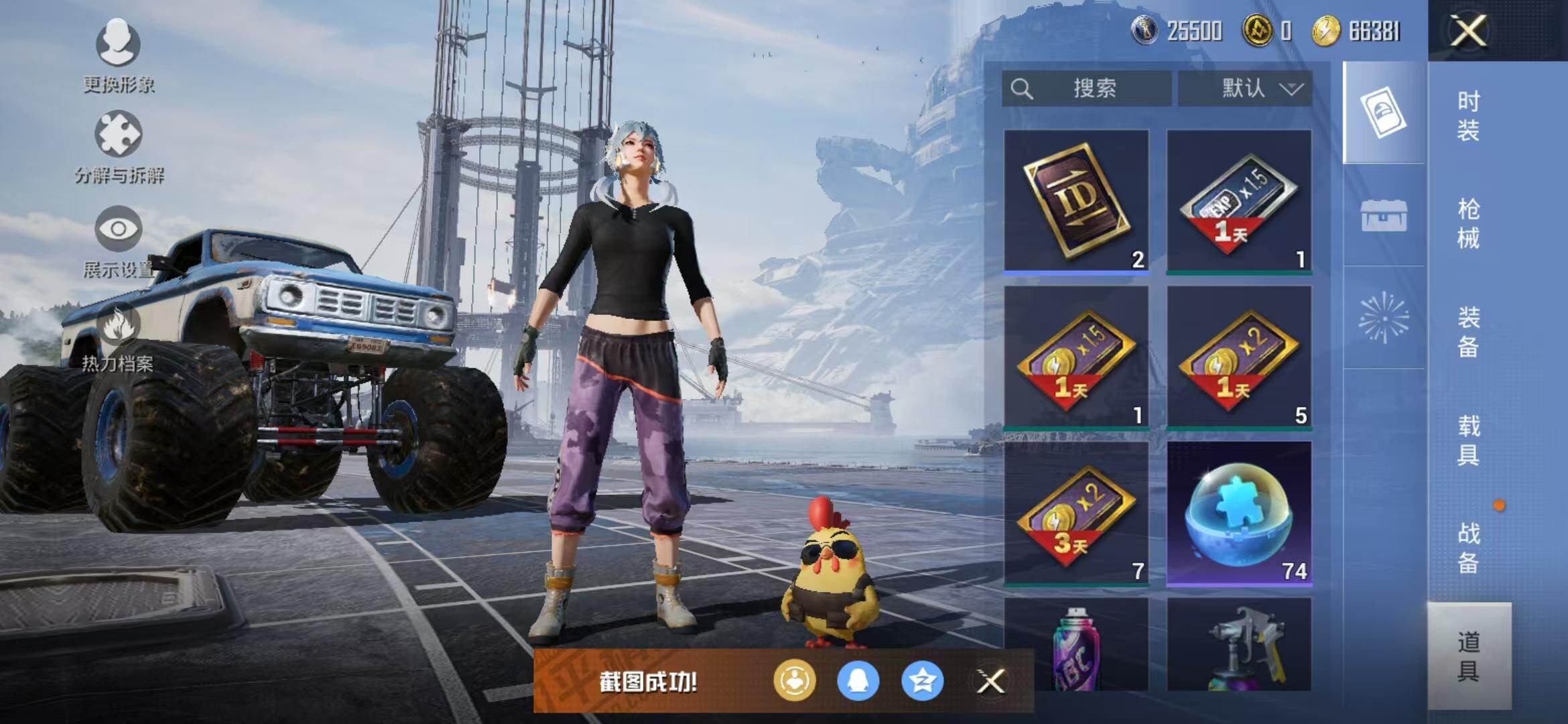1568x724 pixels.
Task: Switch to the 时装 outfits tab
Action: coord(1468,115)
